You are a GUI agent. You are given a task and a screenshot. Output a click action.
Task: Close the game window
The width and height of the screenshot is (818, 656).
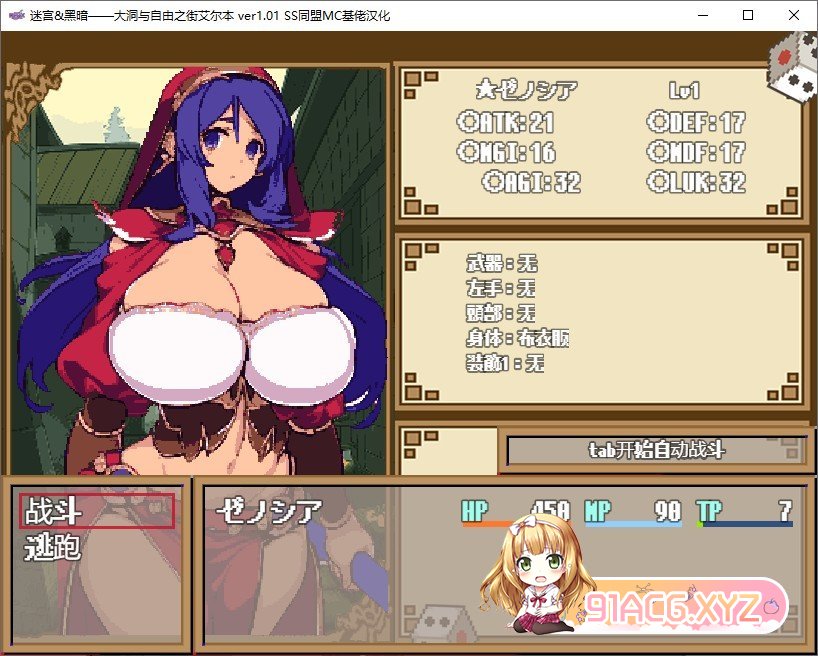[794, 15]
